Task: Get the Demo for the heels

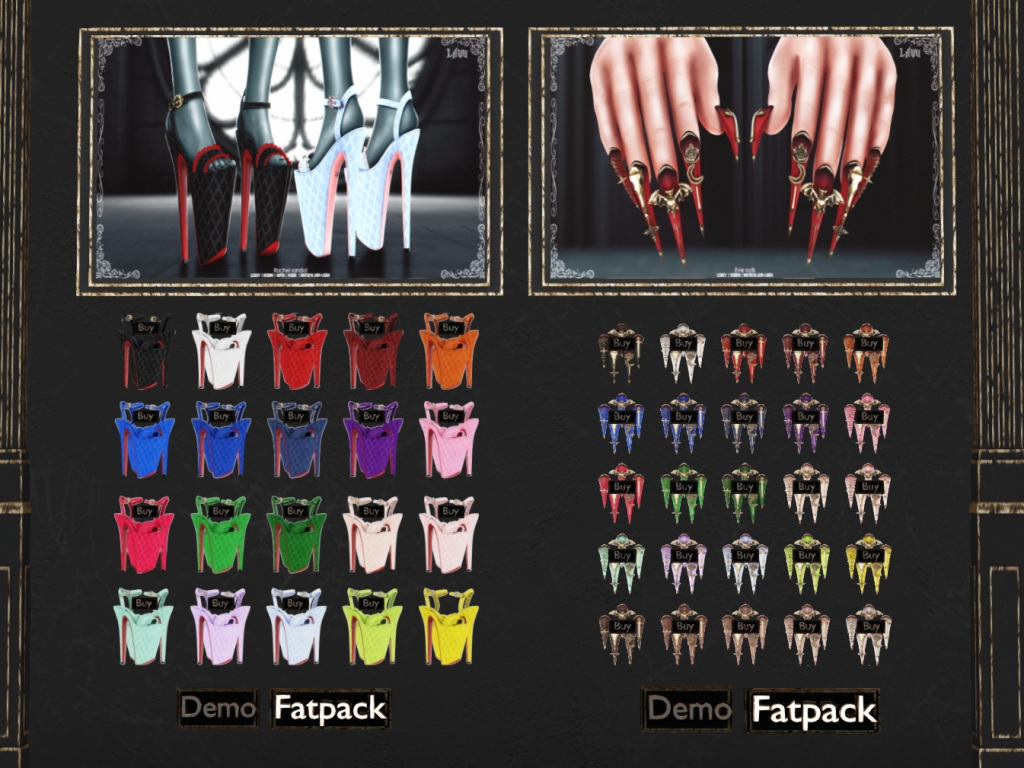Action: (x=218, y=709)
